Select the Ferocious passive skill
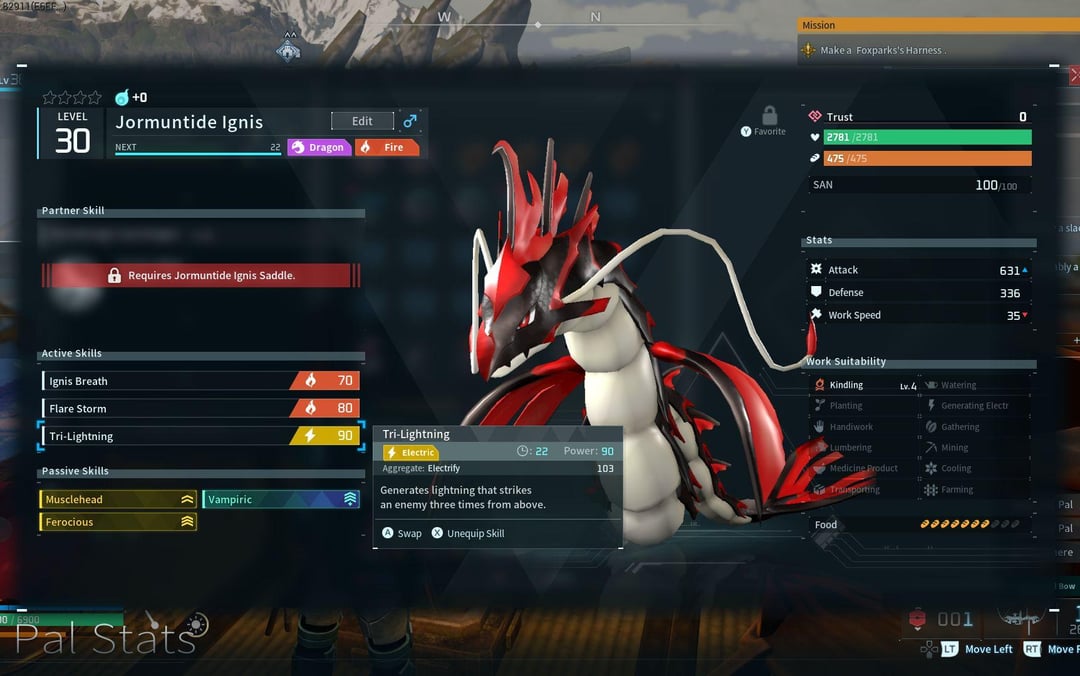 118,522
